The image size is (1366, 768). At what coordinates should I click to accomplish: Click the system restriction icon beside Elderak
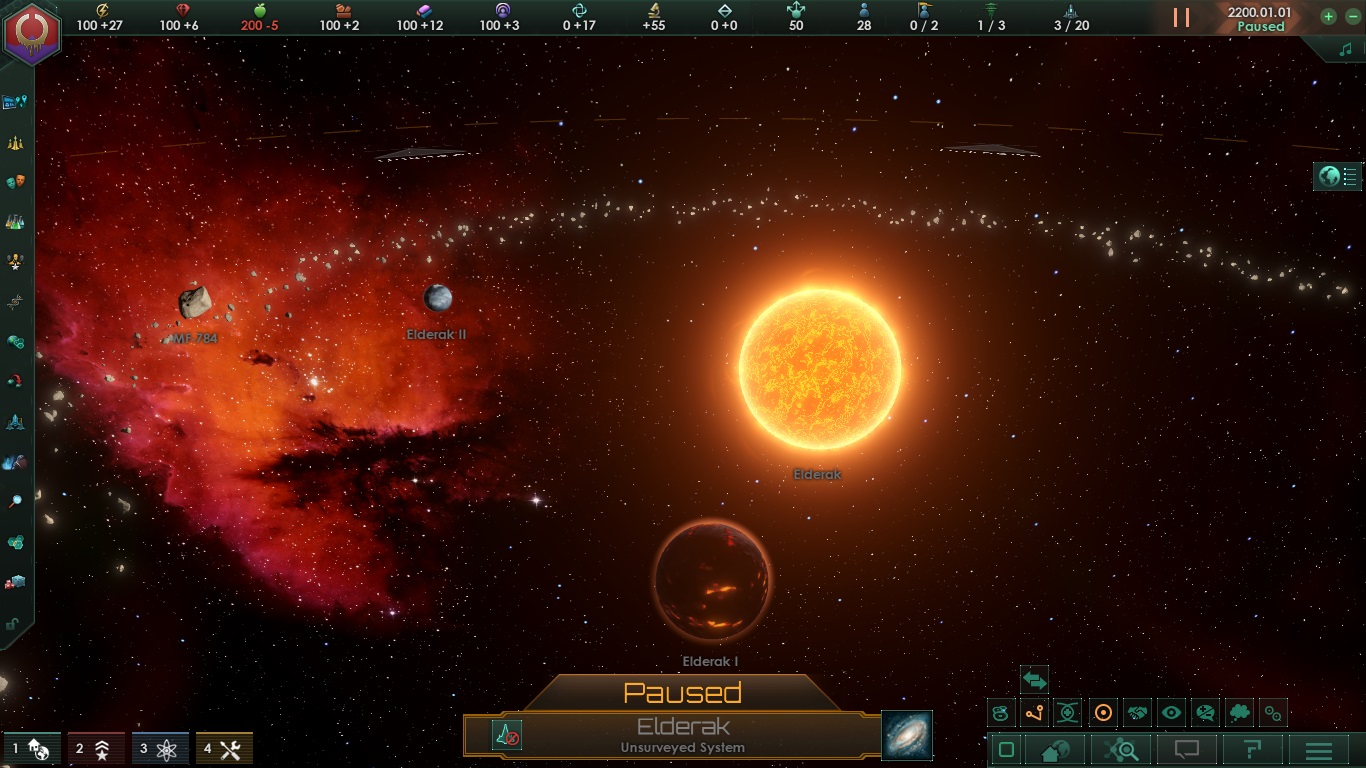point(507,735)
